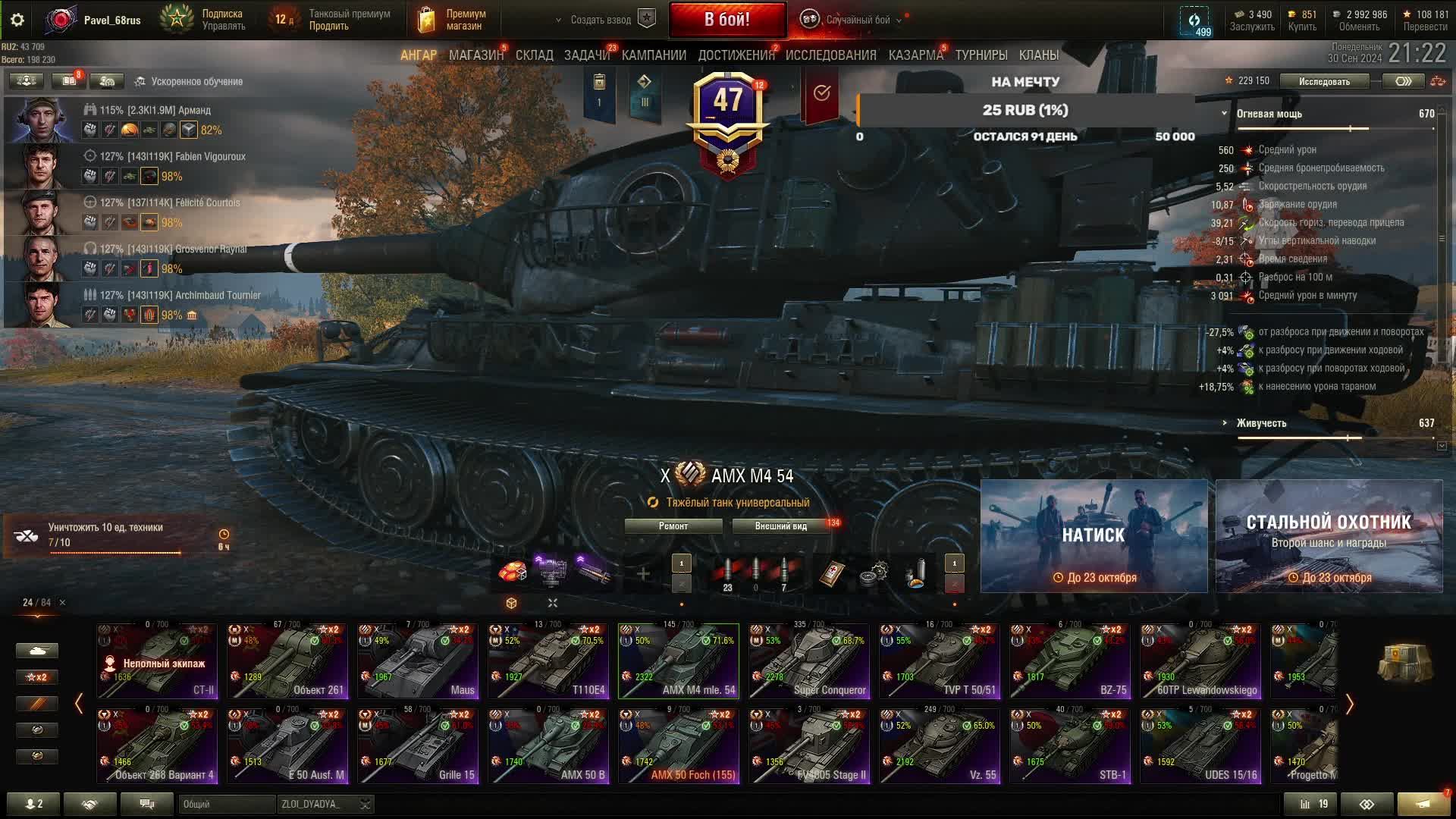Open the СТАЛЬНОЙ ОХОТНИК banner
The height and width of the screenshot is (819, 1456).
coord(1329,535)
